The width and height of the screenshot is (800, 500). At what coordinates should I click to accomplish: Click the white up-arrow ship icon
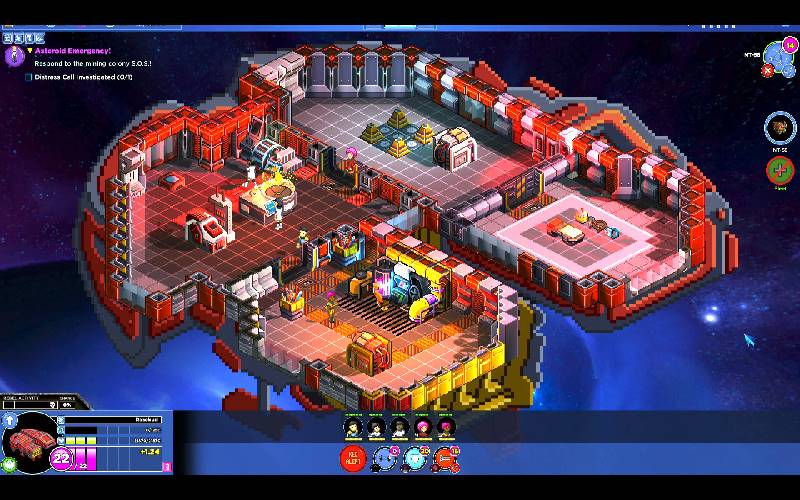pos(10,422)
